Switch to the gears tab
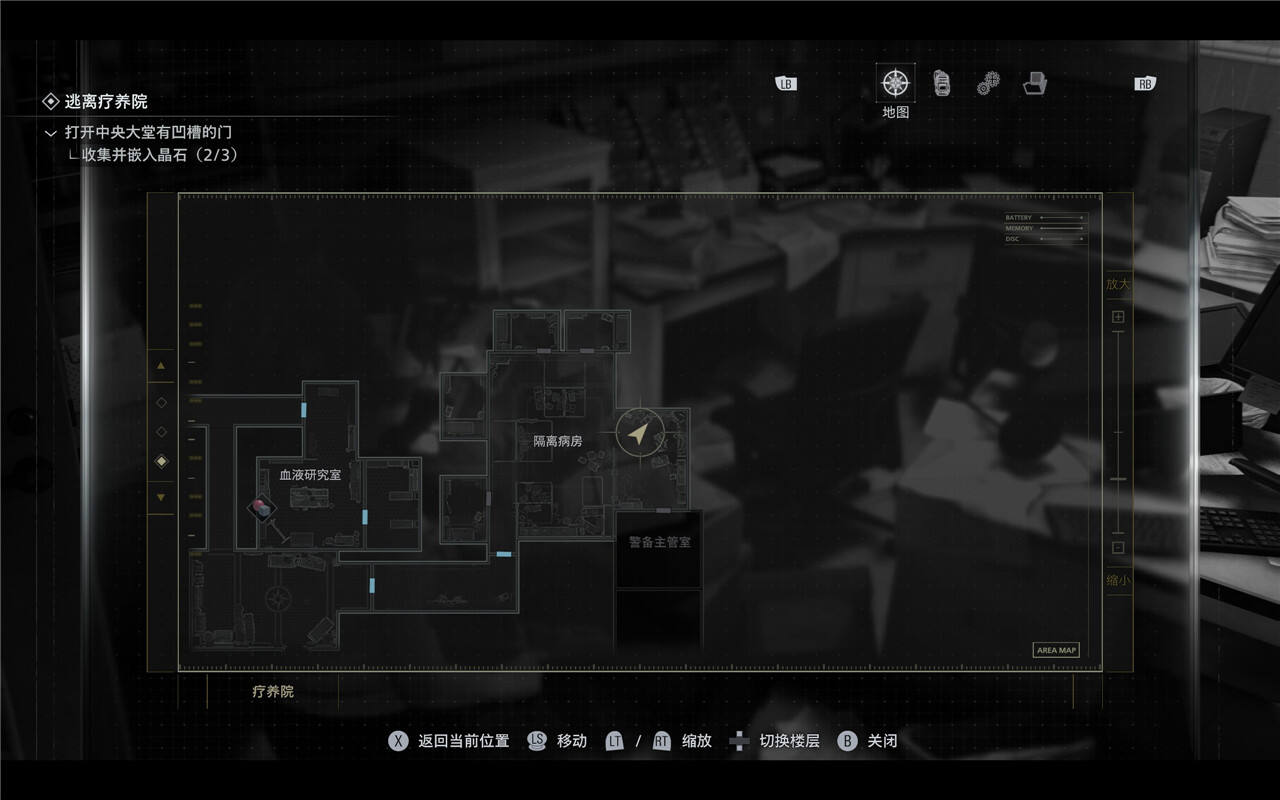Viewport: 1280px width, 800px height. tap(988, 83)
